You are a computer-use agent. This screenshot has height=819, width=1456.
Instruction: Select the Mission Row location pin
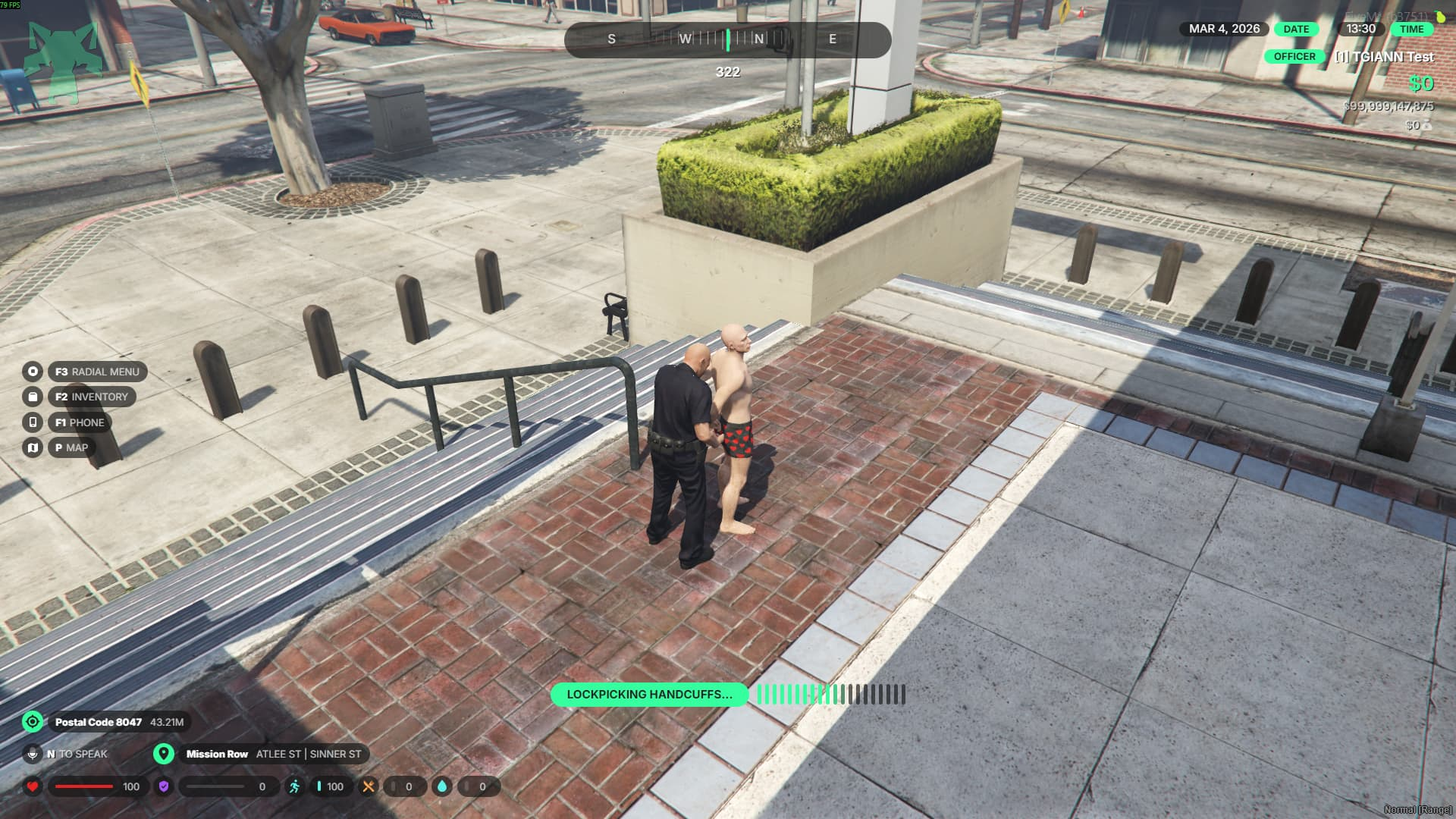pos(163,754)
